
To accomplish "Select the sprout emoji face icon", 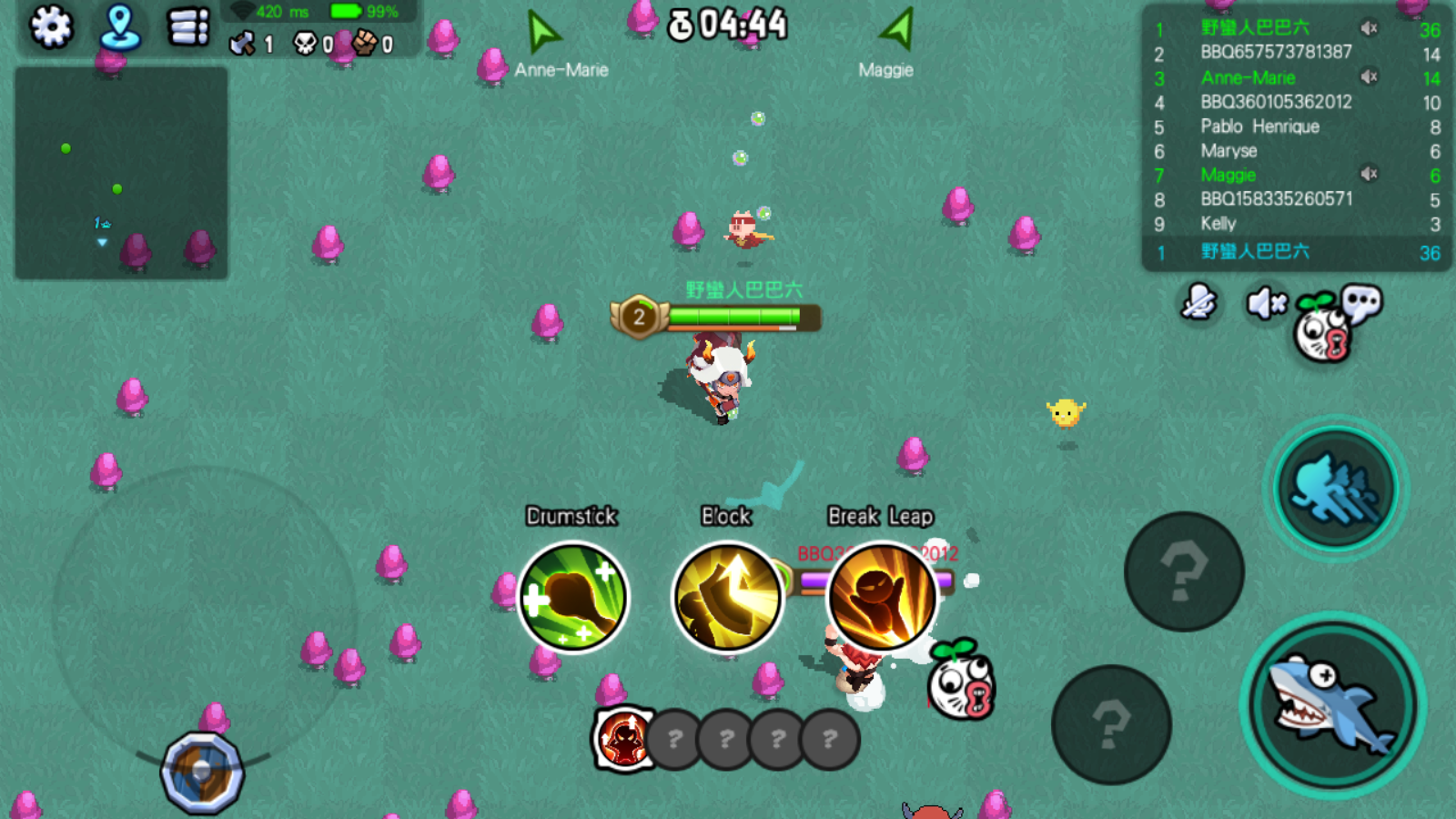I will pos(1321,333).
